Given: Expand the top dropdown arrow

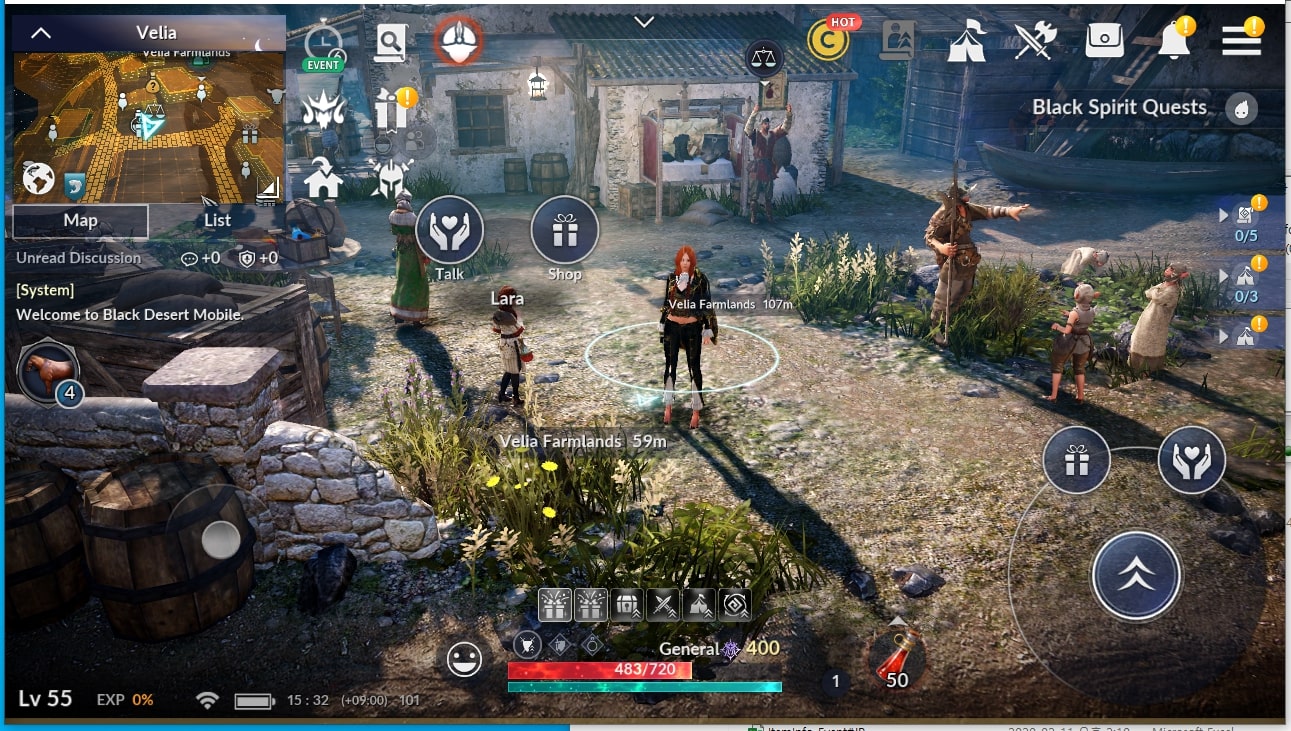Looking at the screenshot, I should (x=645, y=22).
